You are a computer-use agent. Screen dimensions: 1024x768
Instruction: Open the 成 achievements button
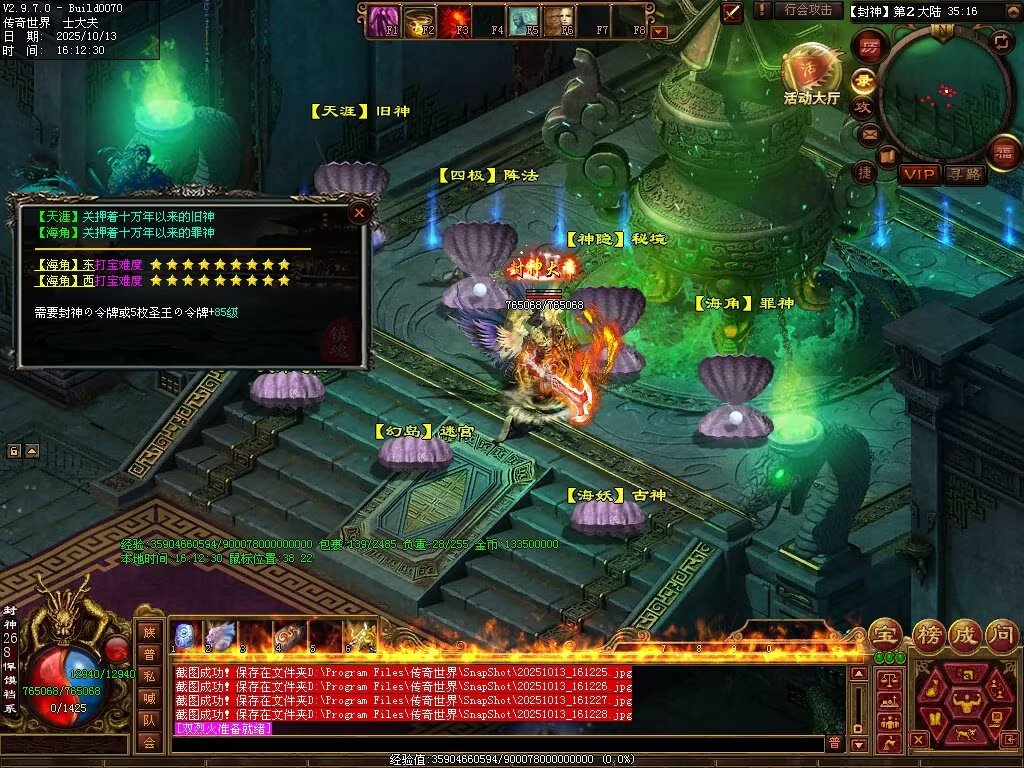tap(966, 632)
